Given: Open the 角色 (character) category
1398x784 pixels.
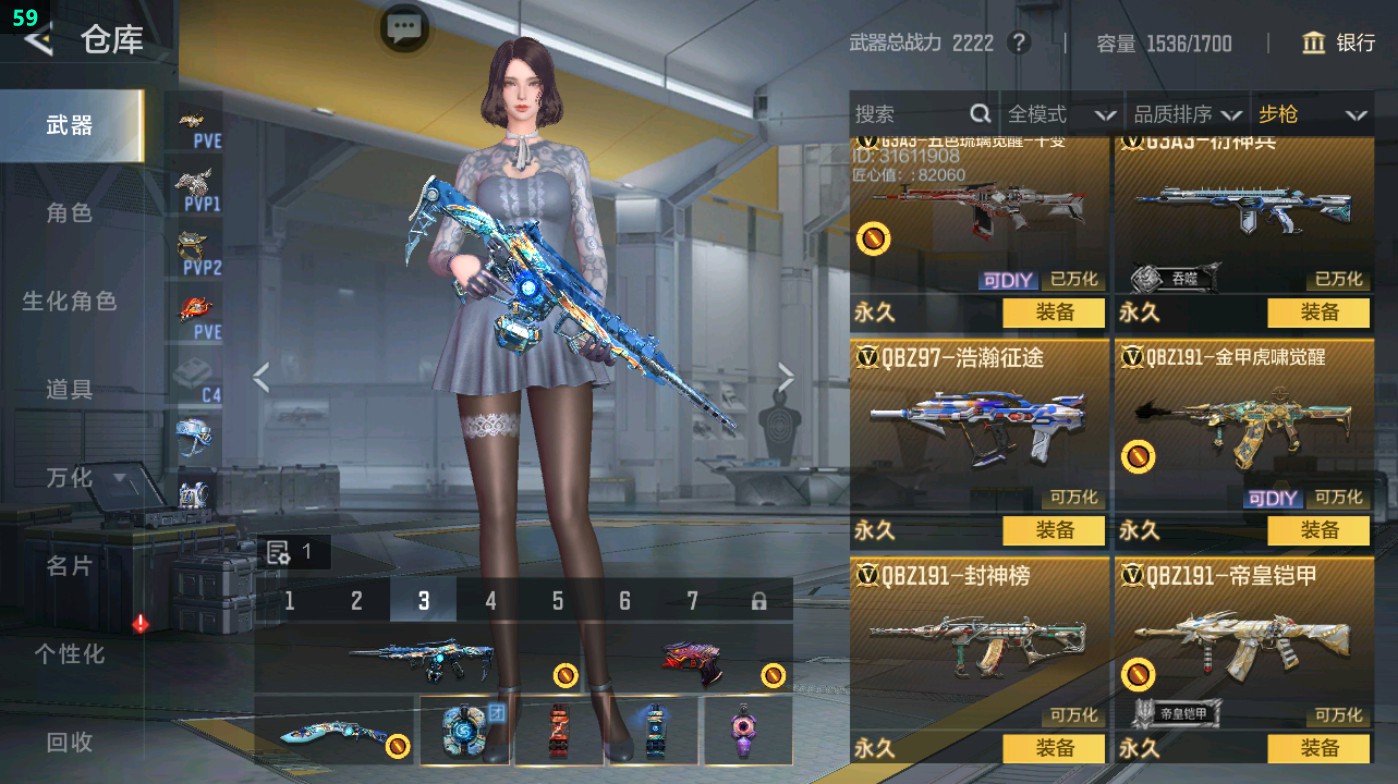Looking at the screenshot, I should pyautogui.click(x=69, y=213).
